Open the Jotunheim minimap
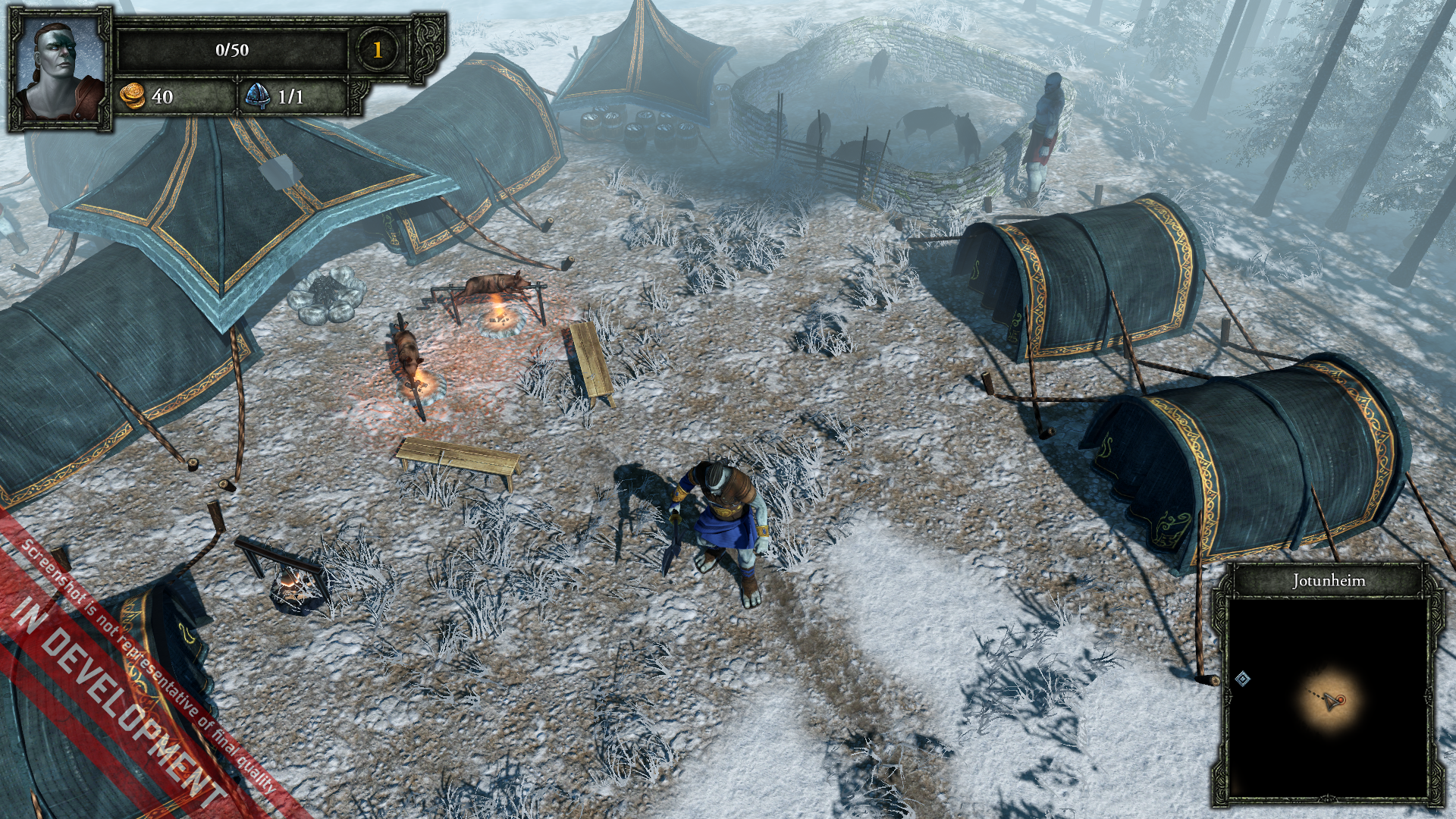Viewport: 1456px width, 819px height. [x=1329, y=698]
